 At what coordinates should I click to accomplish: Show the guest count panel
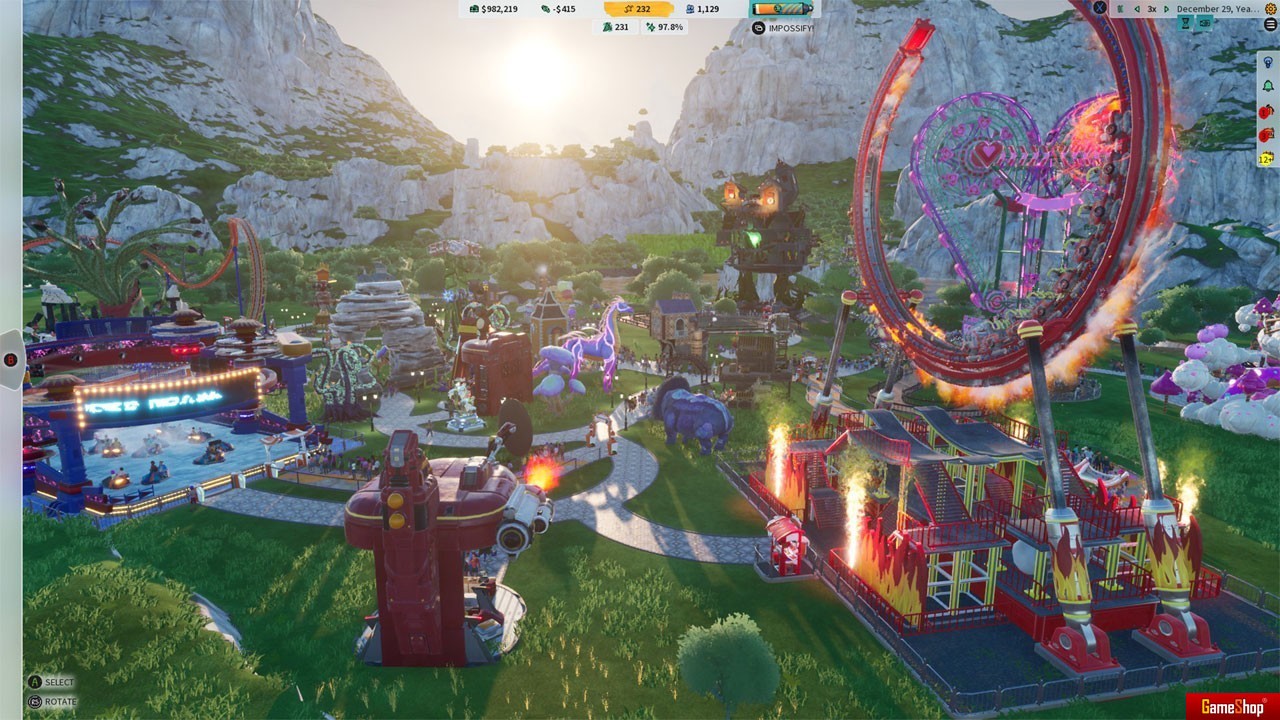[702, 9]
